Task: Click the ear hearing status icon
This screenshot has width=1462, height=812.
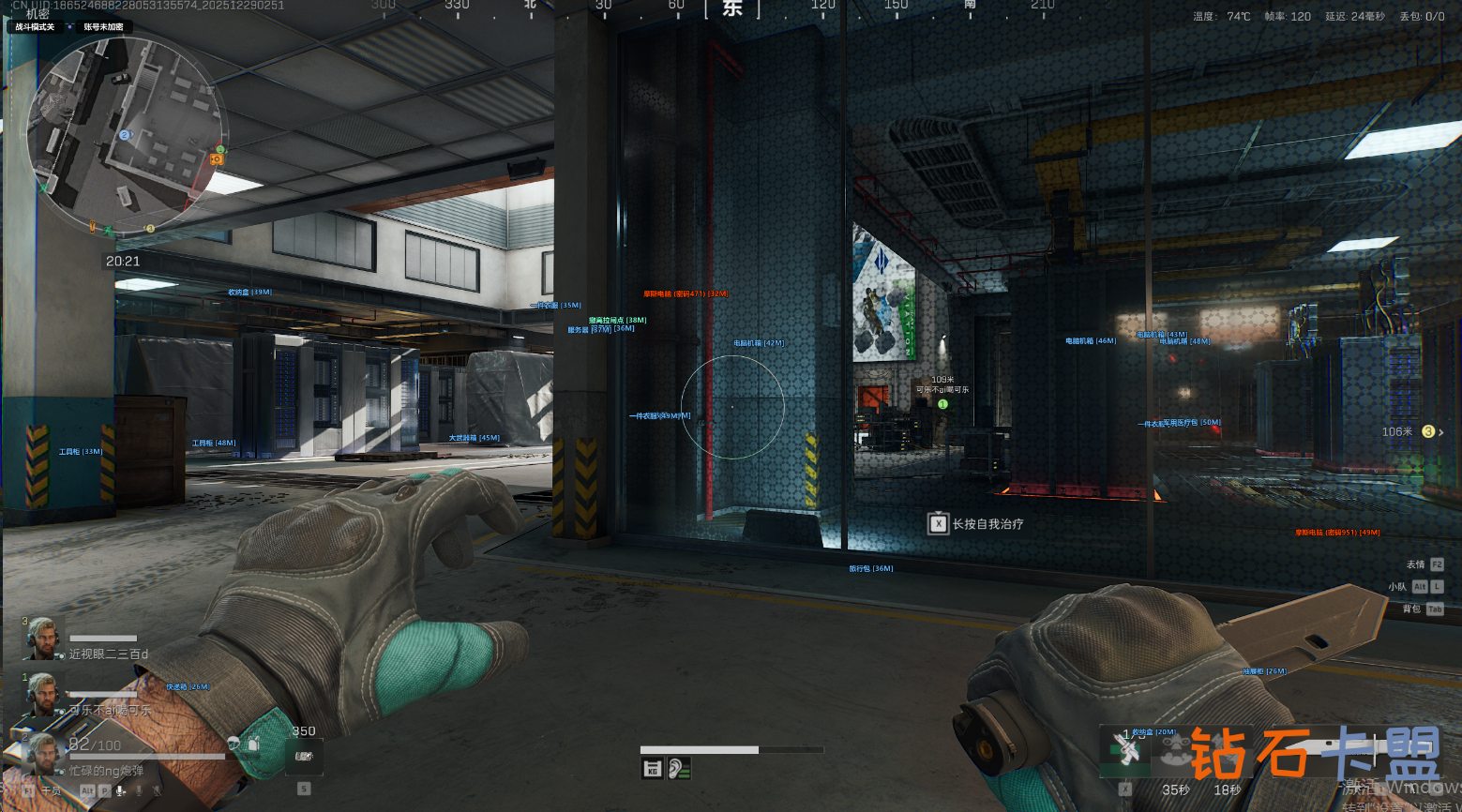Action: tap(679, 769)
